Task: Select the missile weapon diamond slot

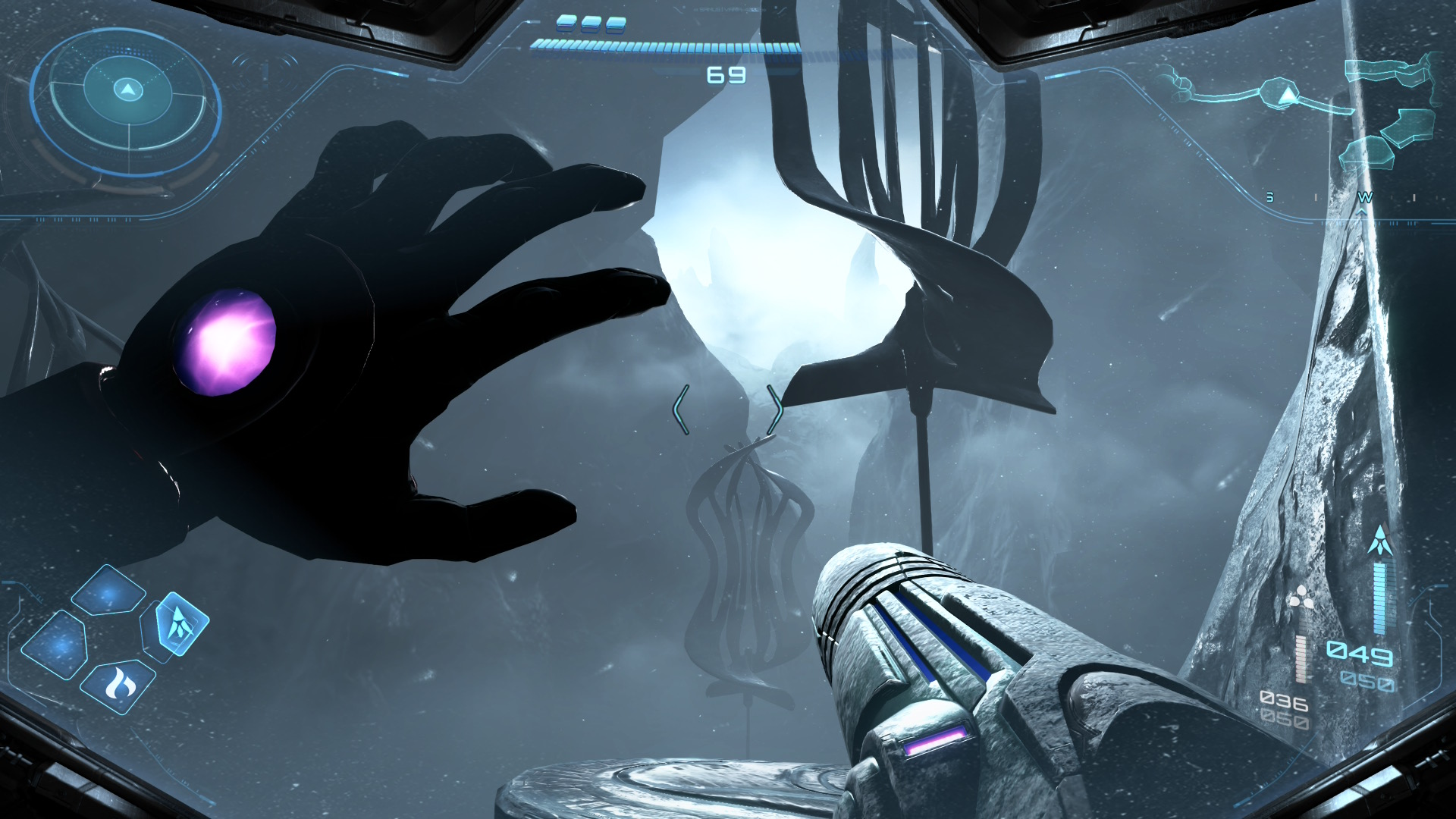Action: 180,623
